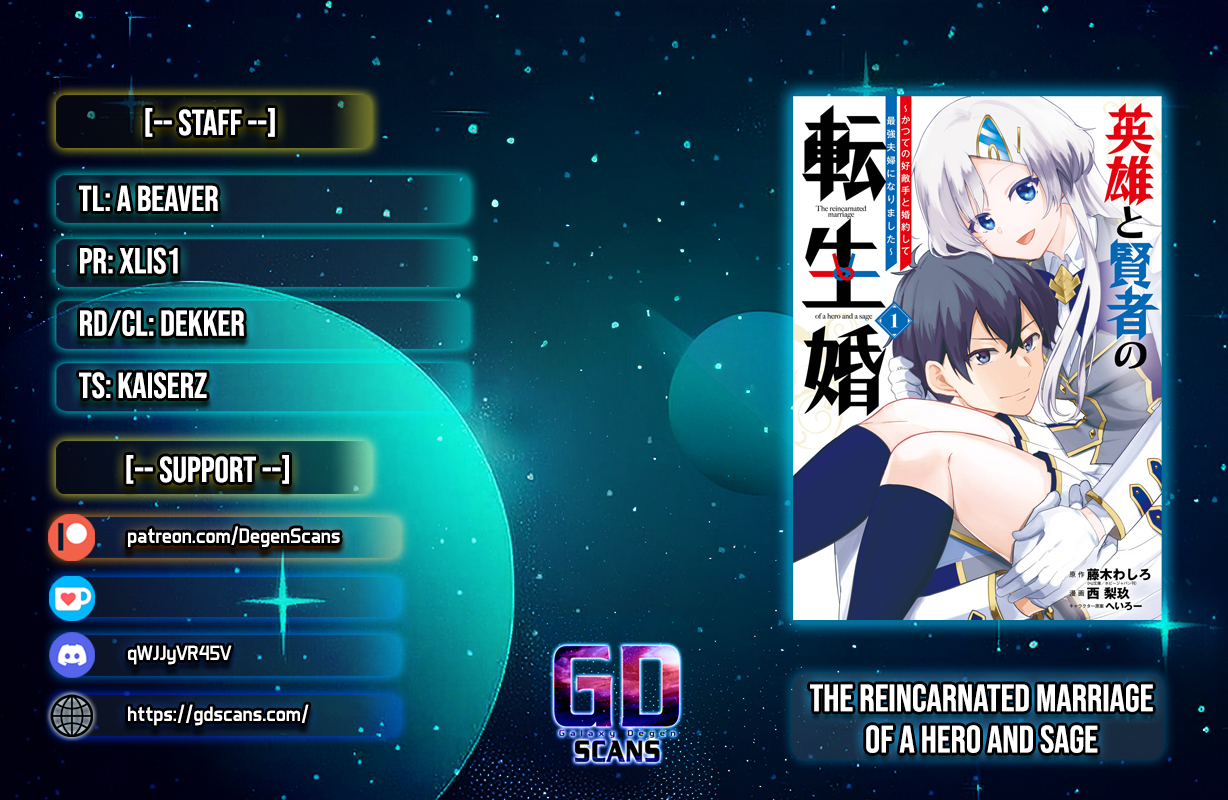
Task: Click the Ko-fi heart cup icon
Action: pos(72,597)
